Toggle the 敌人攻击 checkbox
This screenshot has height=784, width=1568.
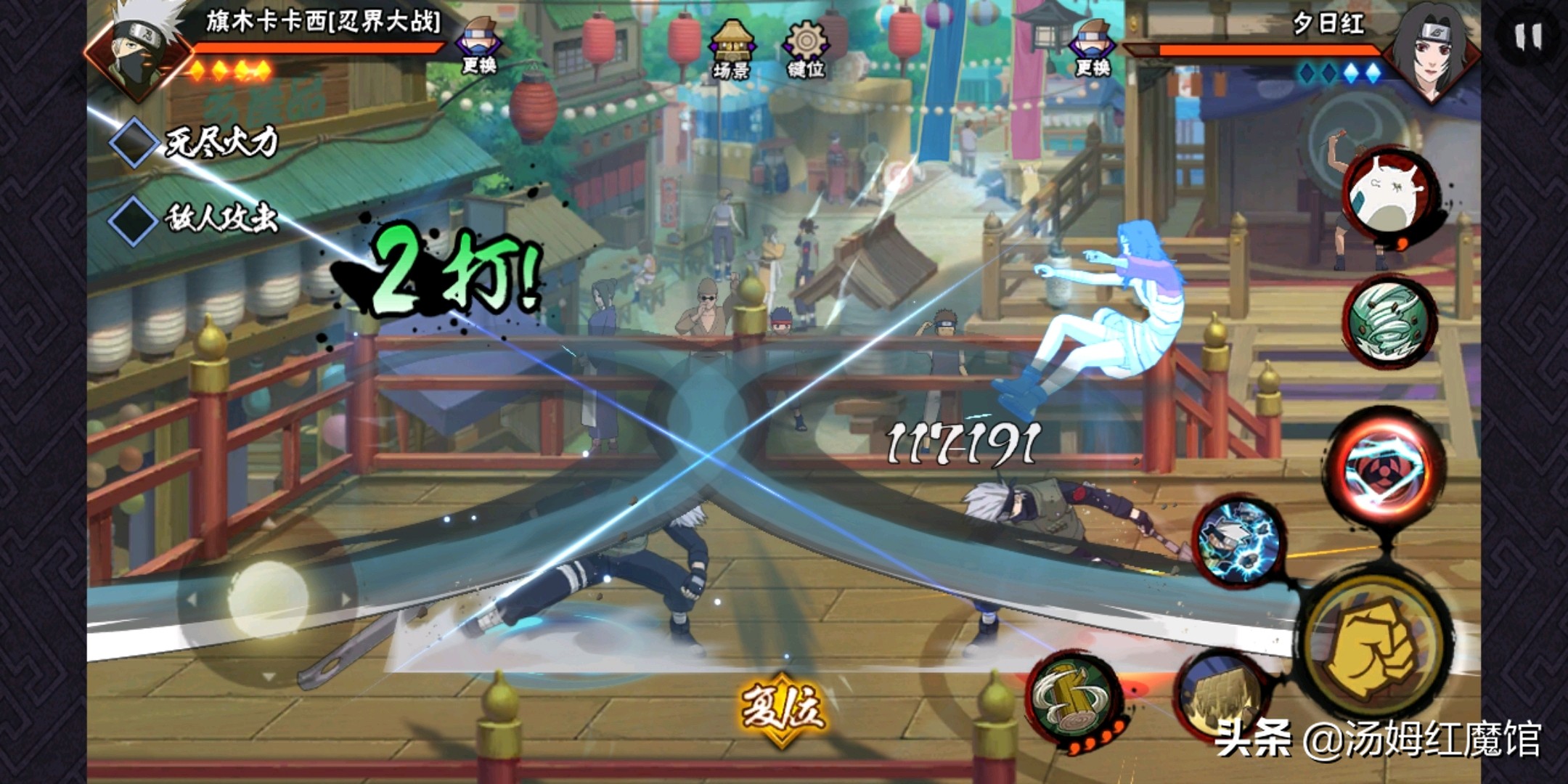point(133,219)
